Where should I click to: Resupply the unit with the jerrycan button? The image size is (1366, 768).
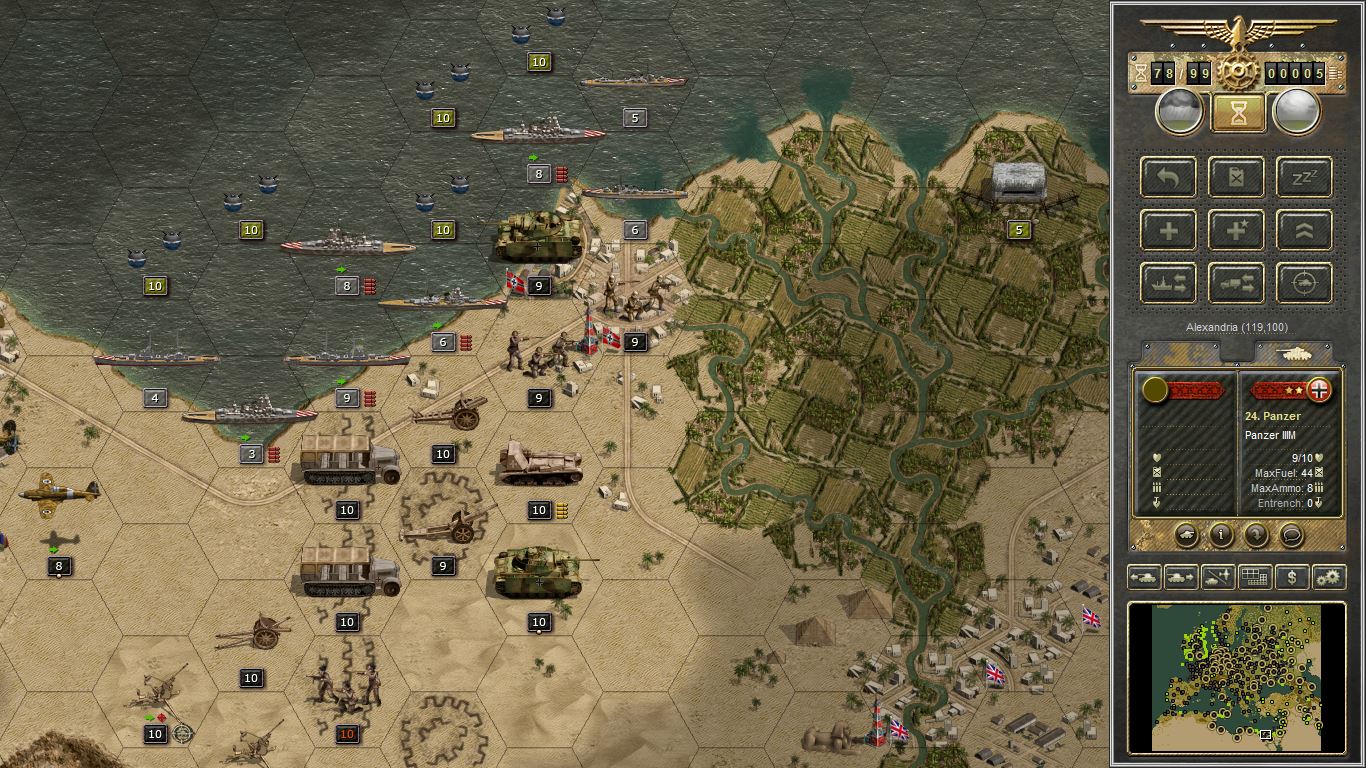click(x=1236, y=178)
